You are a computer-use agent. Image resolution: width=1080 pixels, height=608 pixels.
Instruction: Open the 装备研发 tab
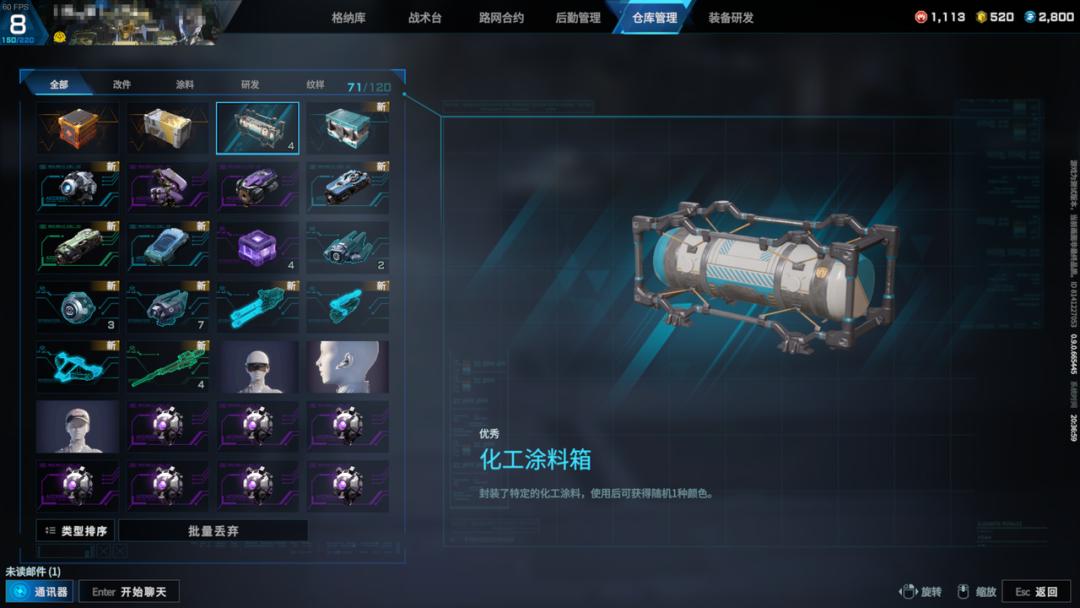pos(731,18)
